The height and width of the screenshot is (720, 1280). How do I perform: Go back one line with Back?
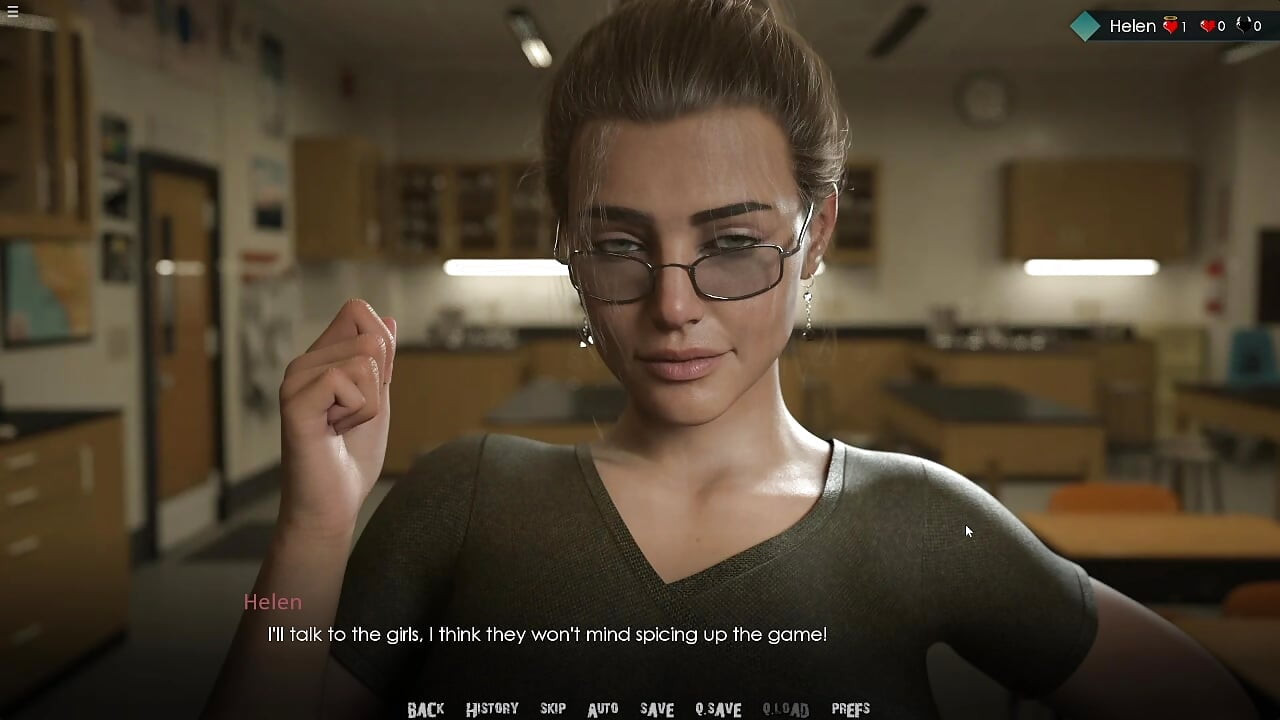pyautogui.click(x=425, y=709)
